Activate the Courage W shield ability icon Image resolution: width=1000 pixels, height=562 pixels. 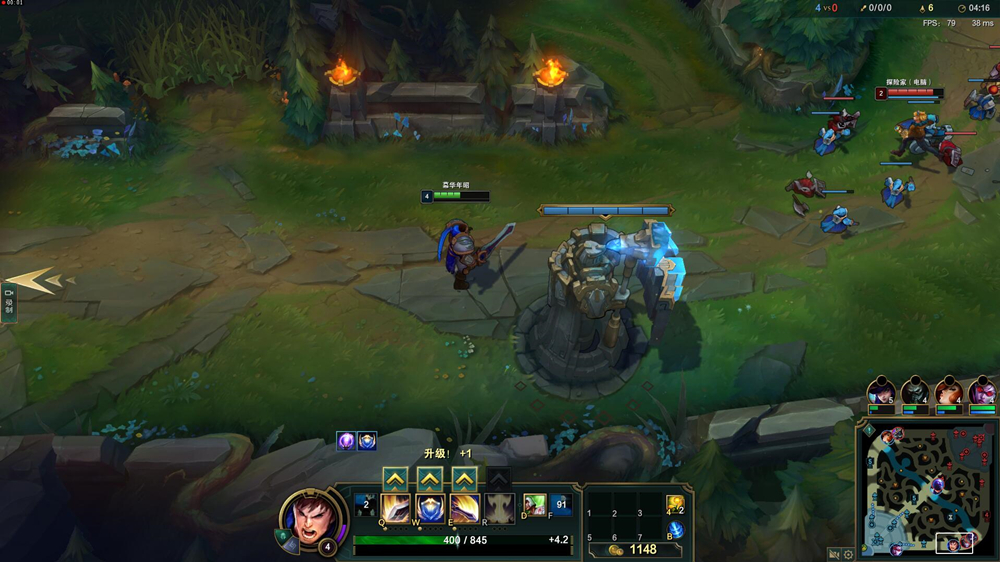(430, 508)
